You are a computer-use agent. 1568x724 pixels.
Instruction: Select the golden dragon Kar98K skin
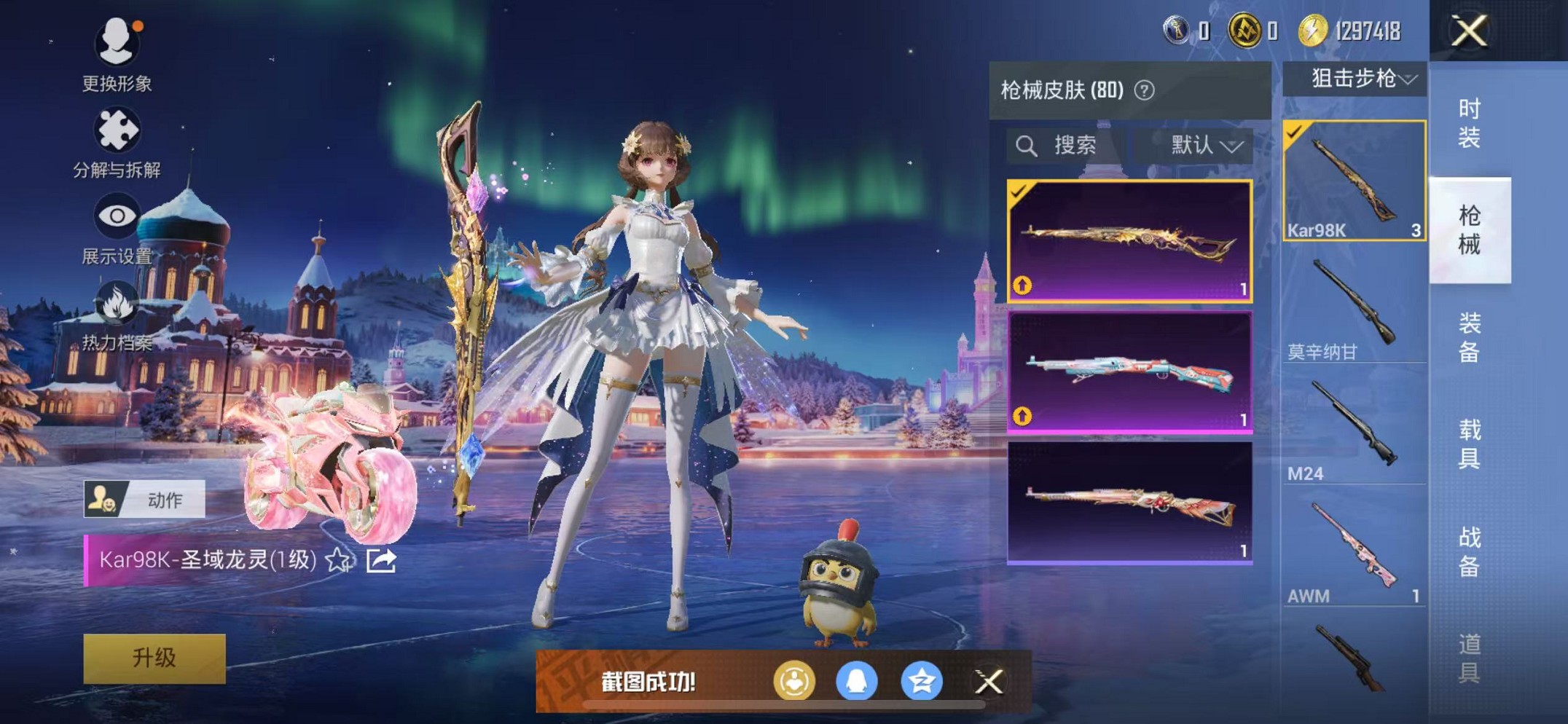point(1129,240)
